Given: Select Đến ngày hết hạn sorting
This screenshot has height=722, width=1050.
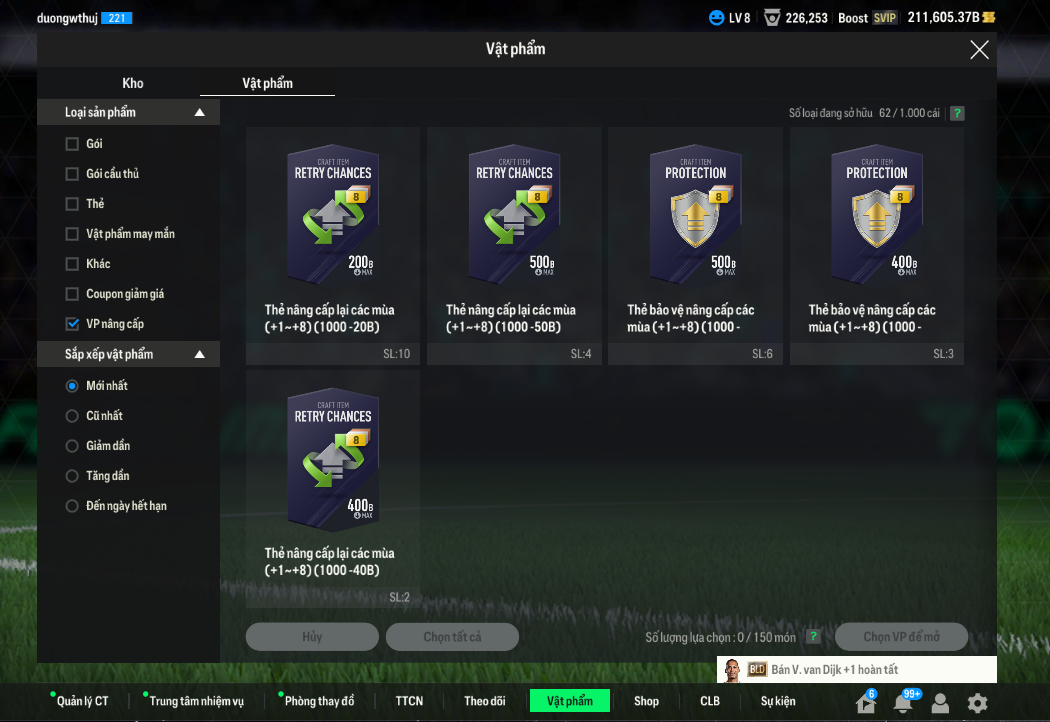Looking at the screenshot, I should point(72,506).
